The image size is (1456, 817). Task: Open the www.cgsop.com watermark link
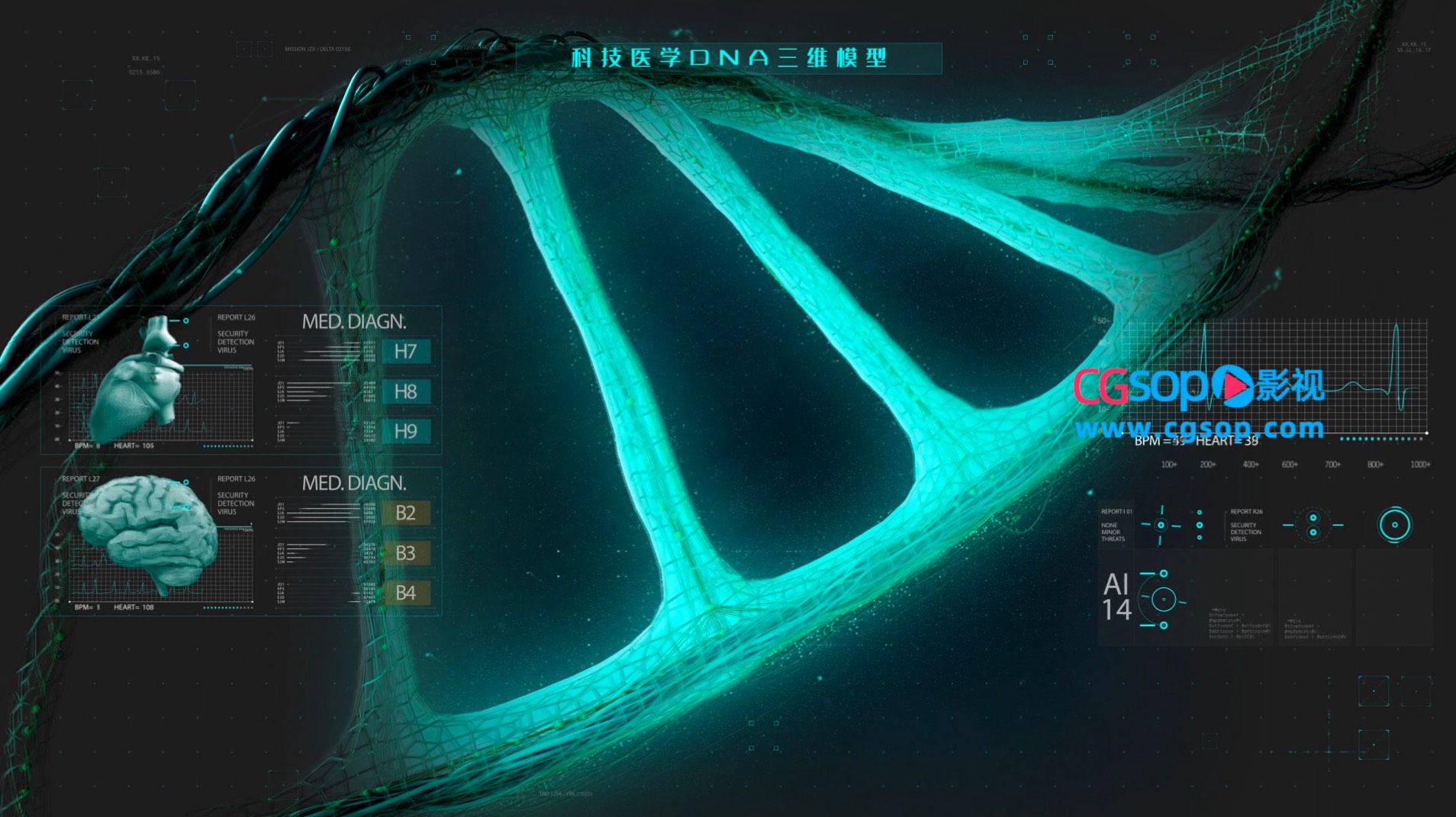coord(1199,429)
